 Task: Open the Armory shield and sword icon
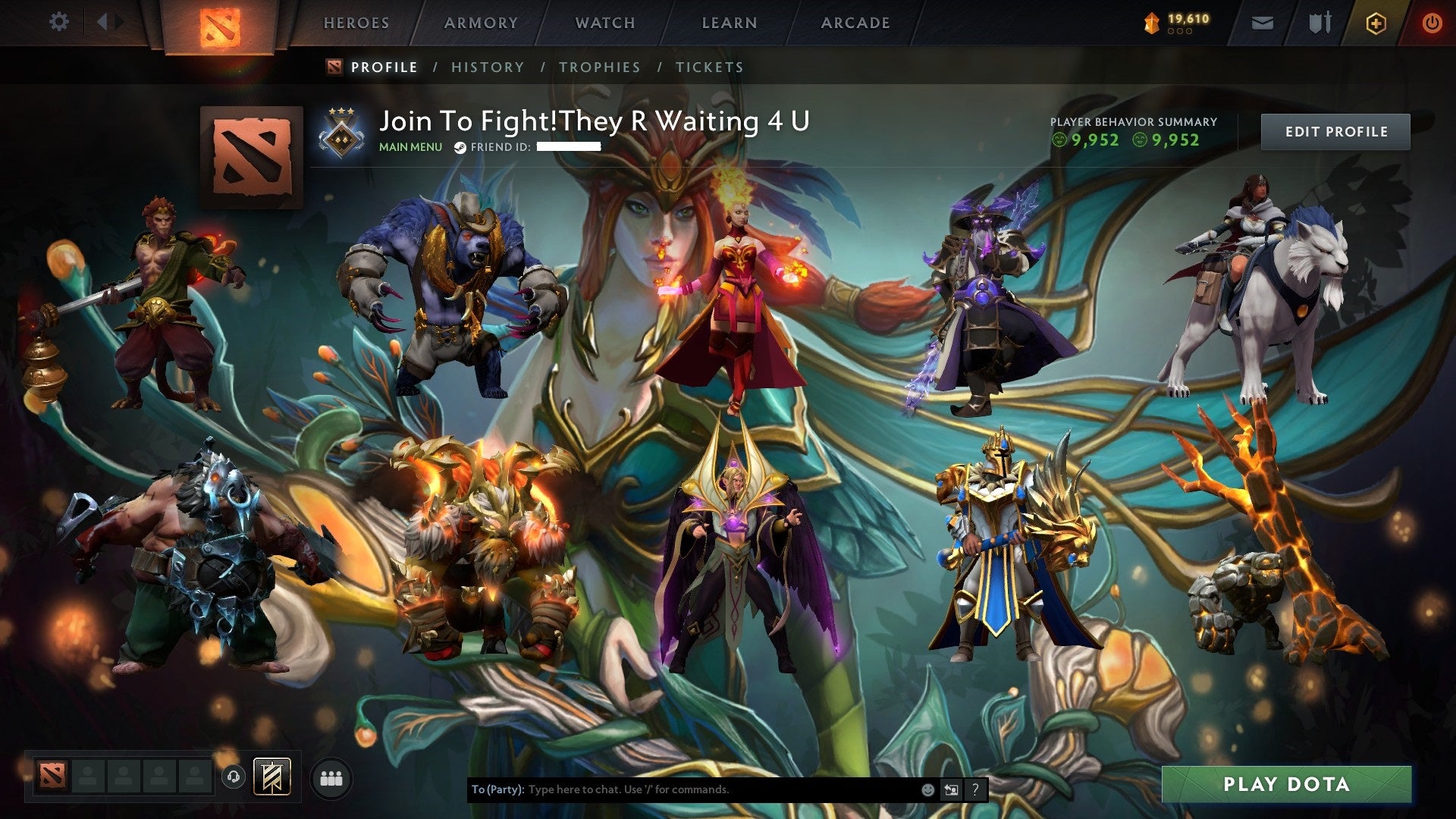(x=1319, y=22)
